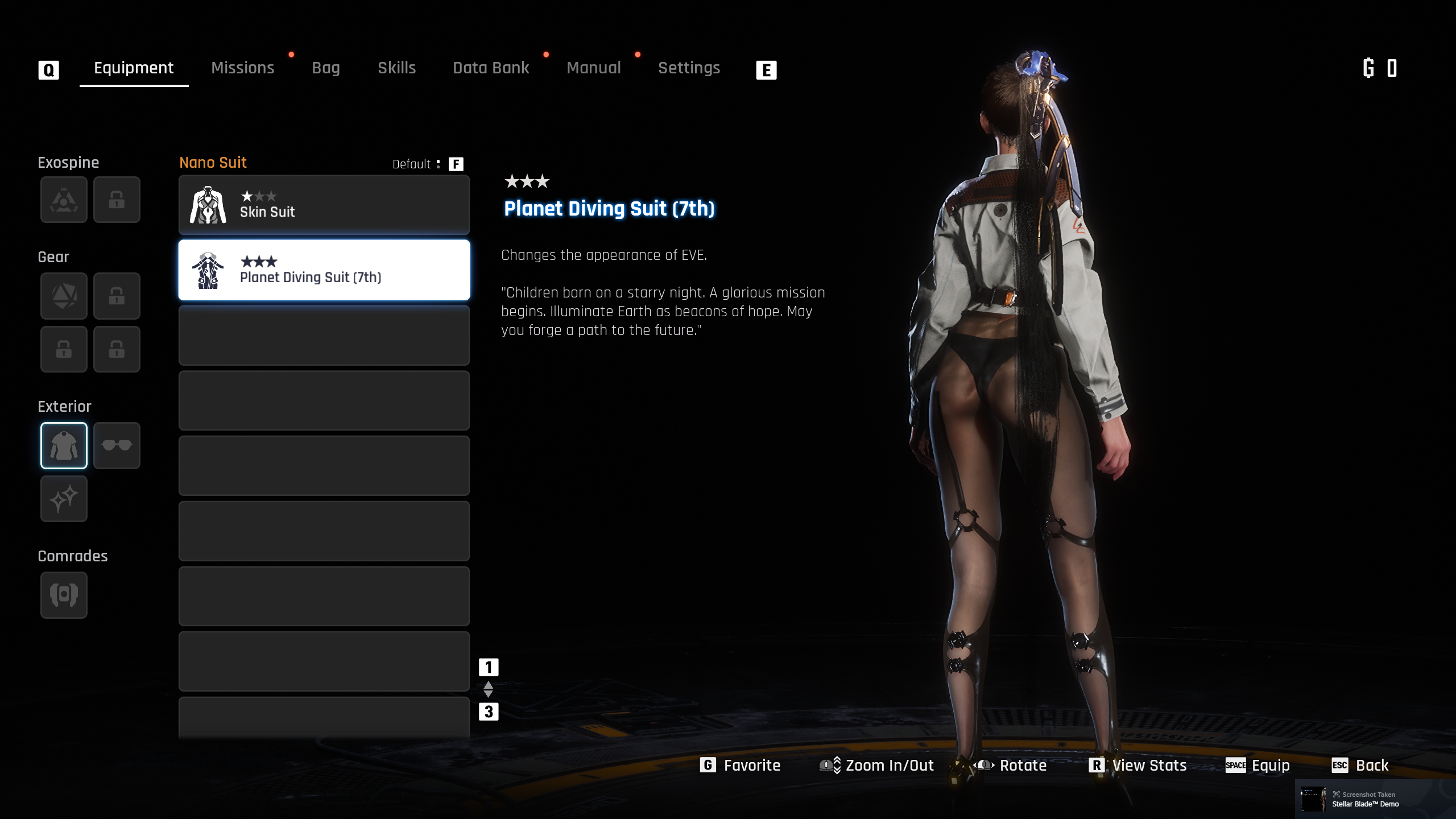
Task: Open the Settings tab
Action: (x=689, y=68)
